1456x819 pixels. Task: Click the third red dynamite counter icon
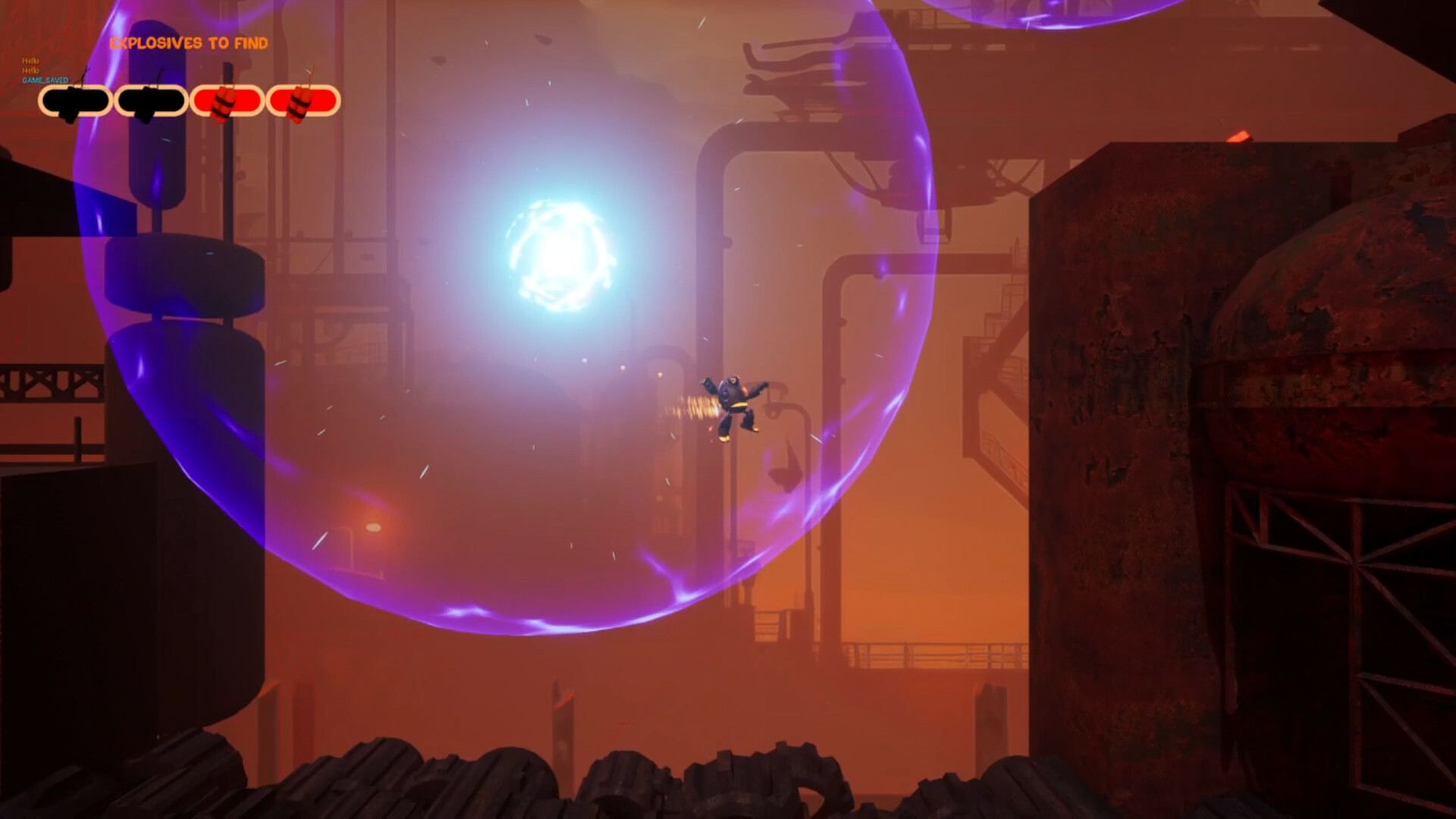227,101
